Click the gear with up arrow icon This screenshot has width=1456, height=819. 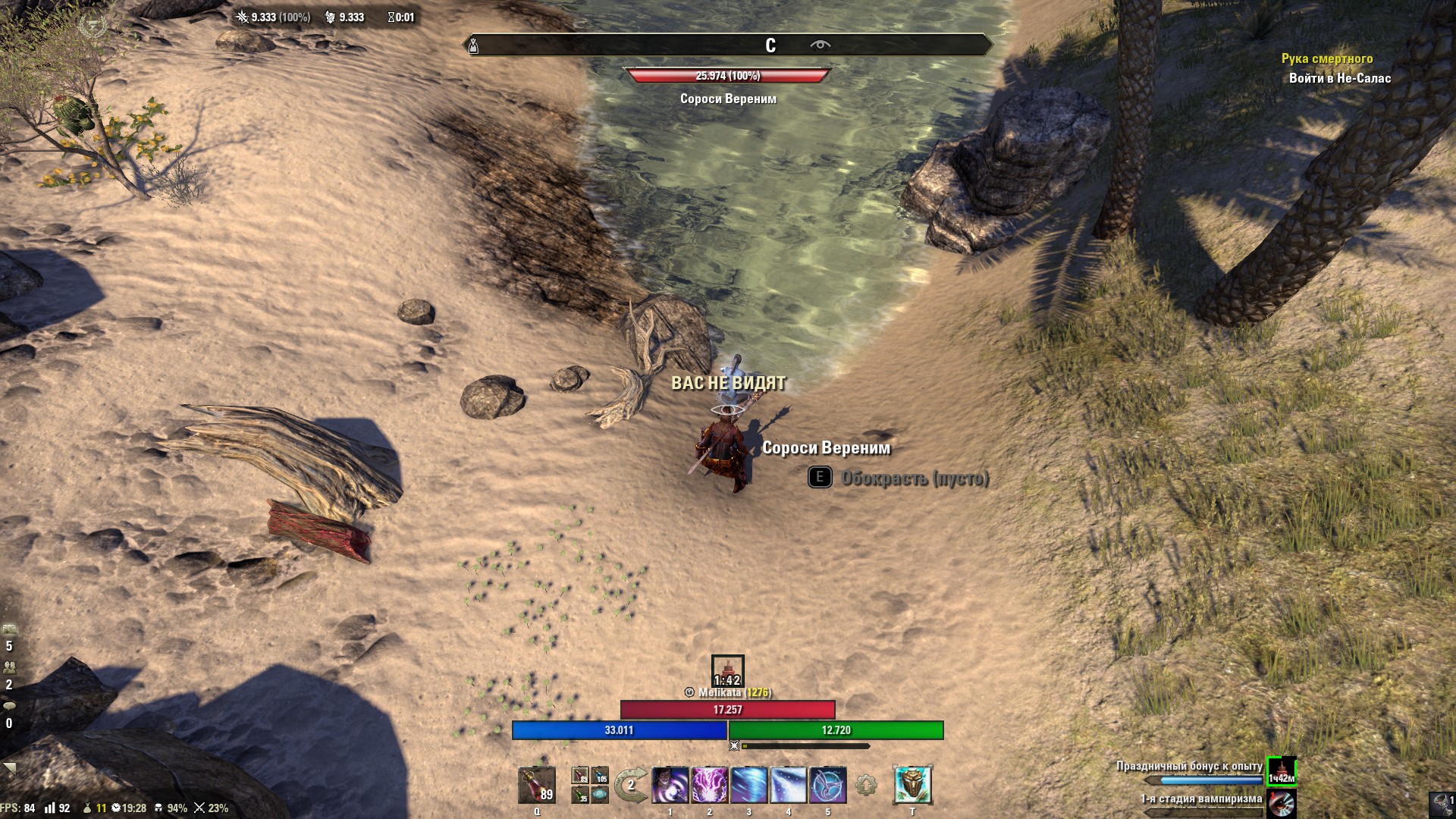(866, 786)
